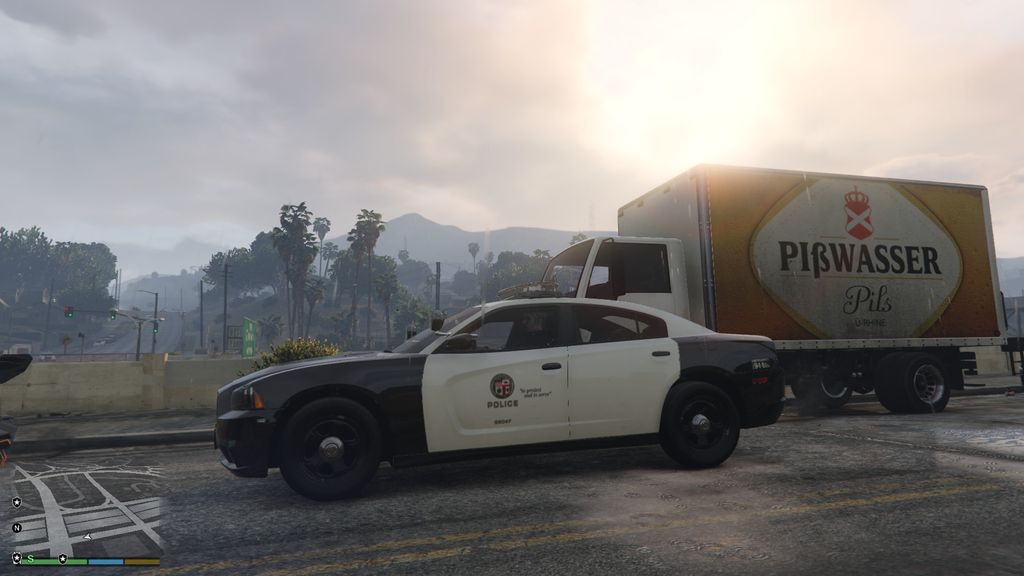
Task: Select the green S mission blip
Action: coord(30,557)
